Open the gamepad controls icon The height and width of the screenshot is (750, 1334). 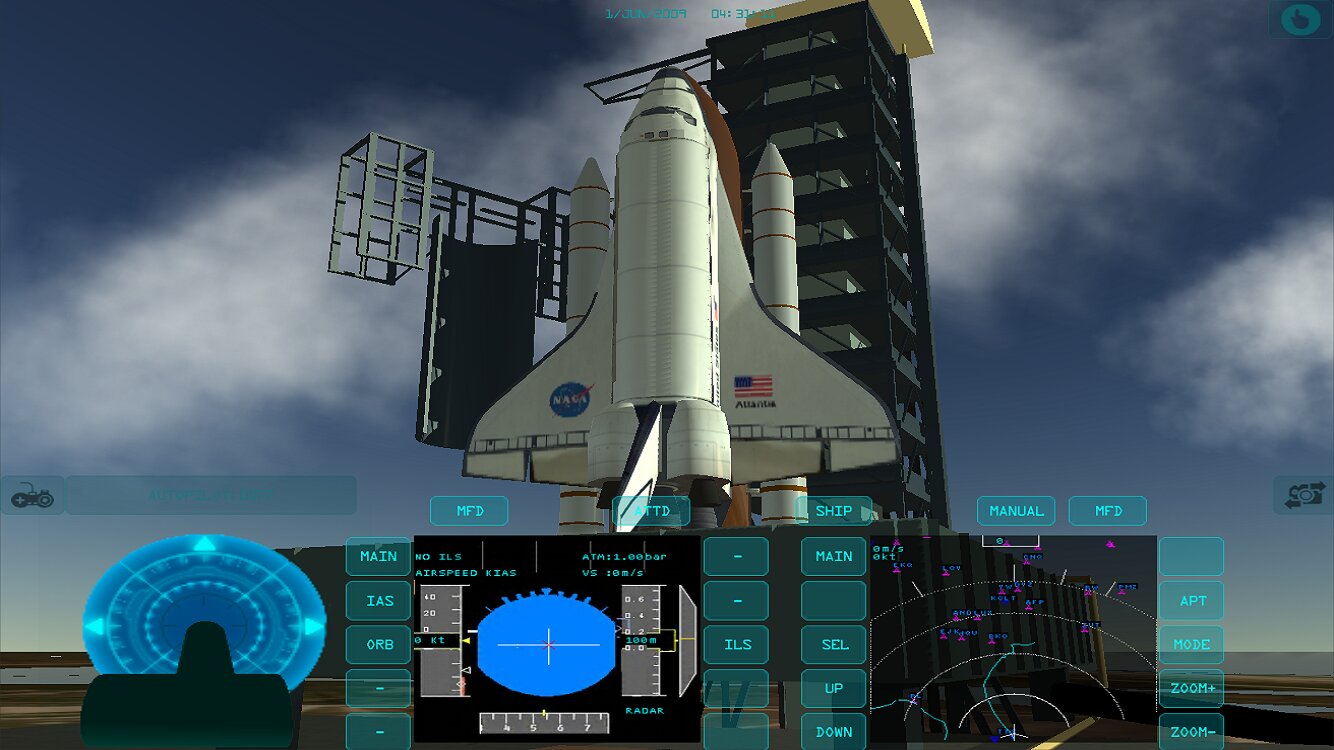(x=32, y=495)
